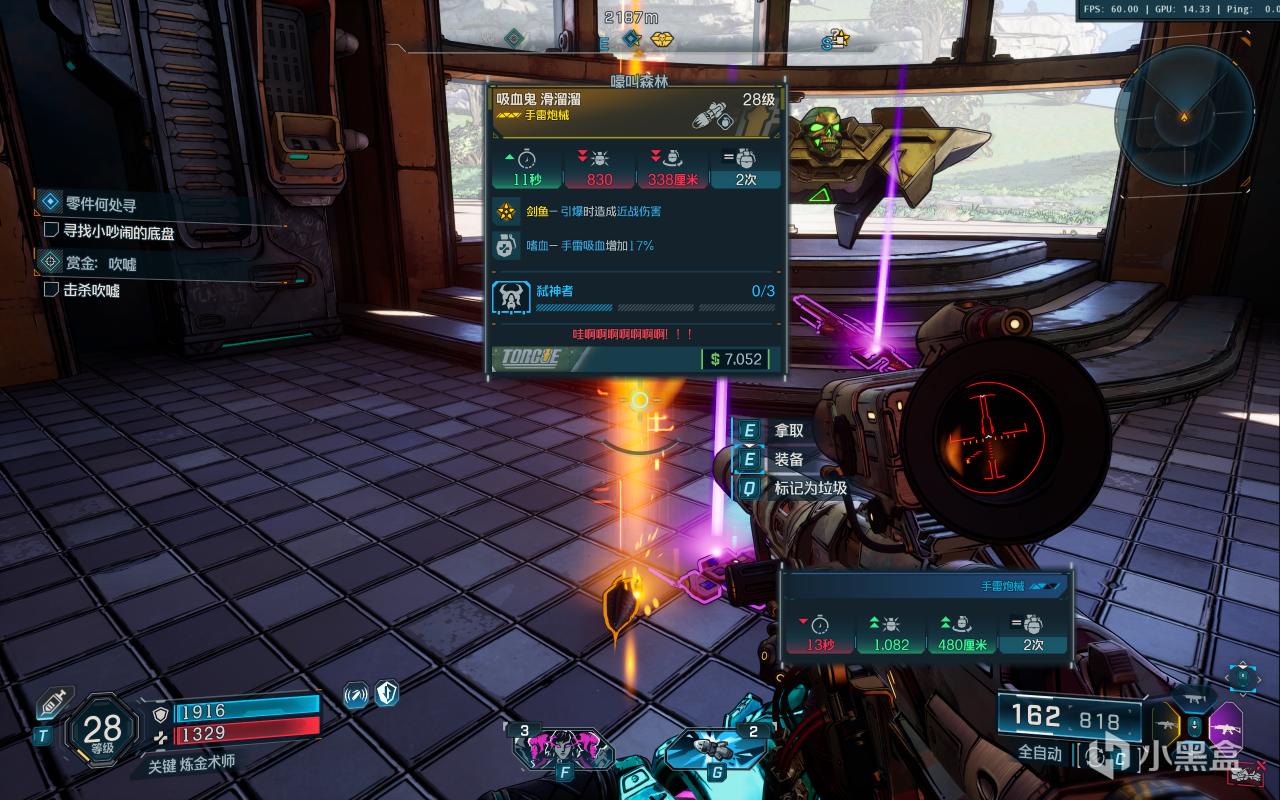This screenshot has width=1280, height=800.
Task: Click the equipped grenade comparison panel
Action: click(x=926, y=613)
